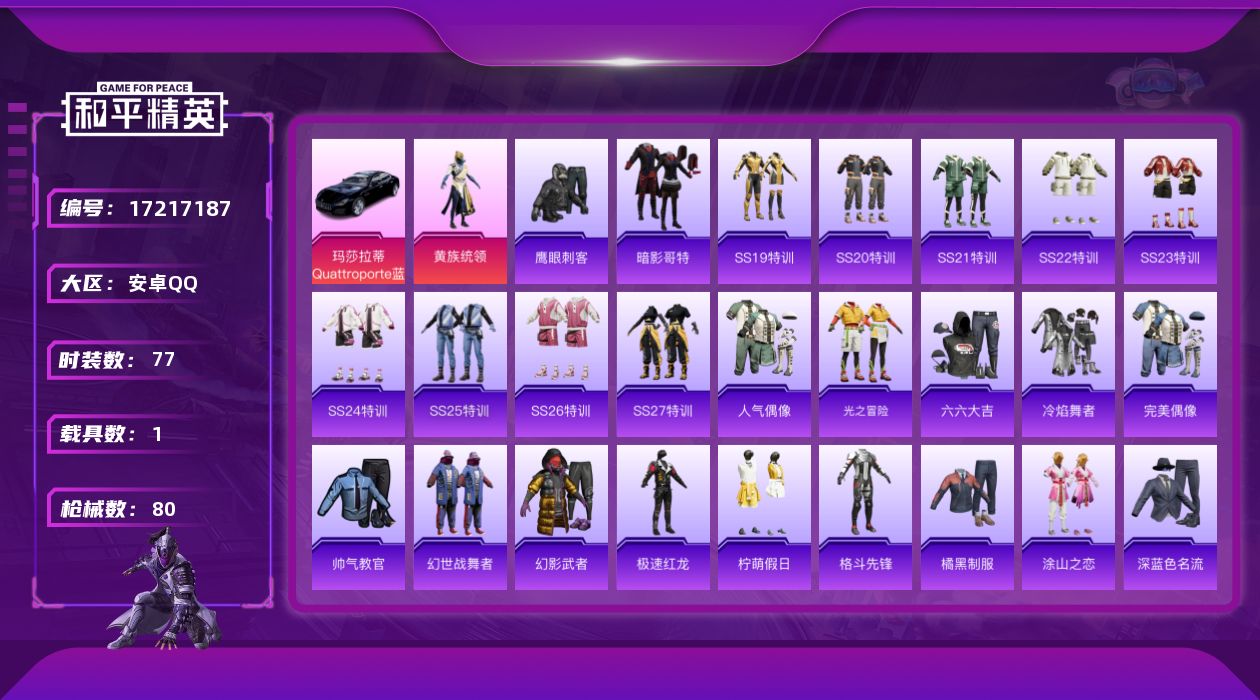Select the 玛莎拉蒂 Quattroporte car card
Viewport: 1260px width, 700px height.
358,211
